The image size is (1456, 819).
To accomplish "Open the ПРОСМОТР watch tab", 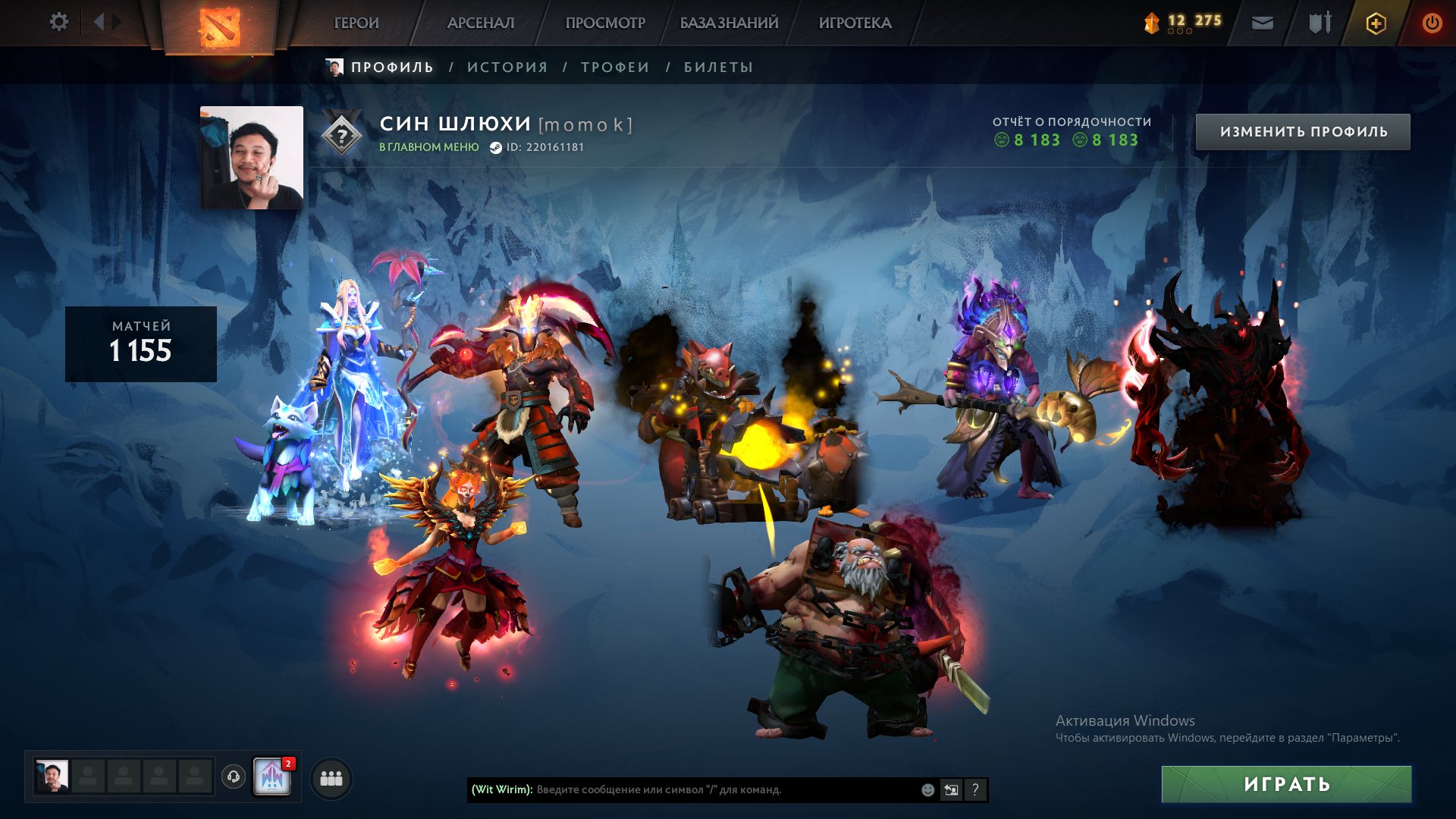I will tap(605, 24).
